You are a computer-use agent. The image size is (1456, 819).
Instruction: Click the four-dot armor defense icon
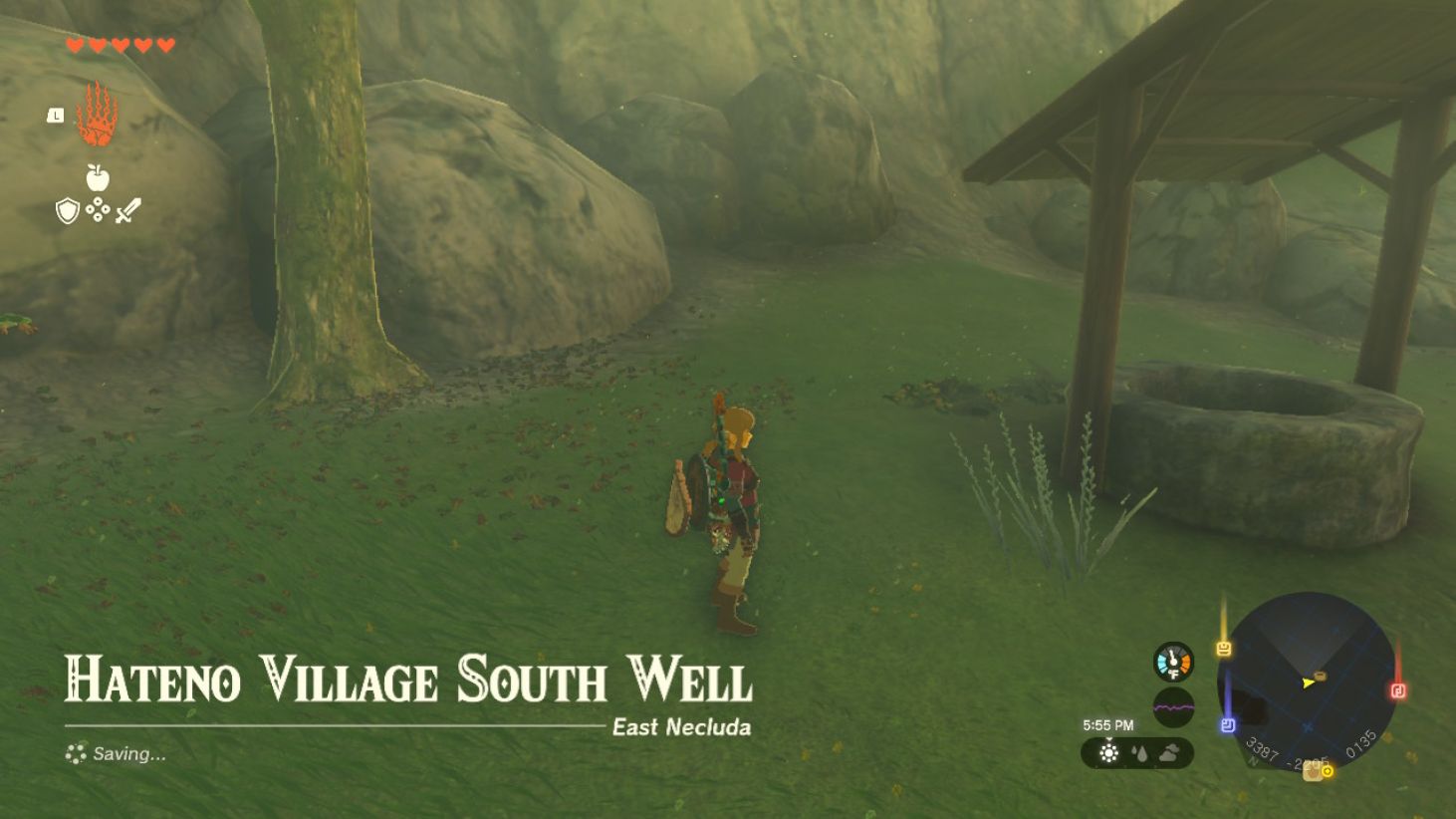pyautogui.click(x=96, y=211)
